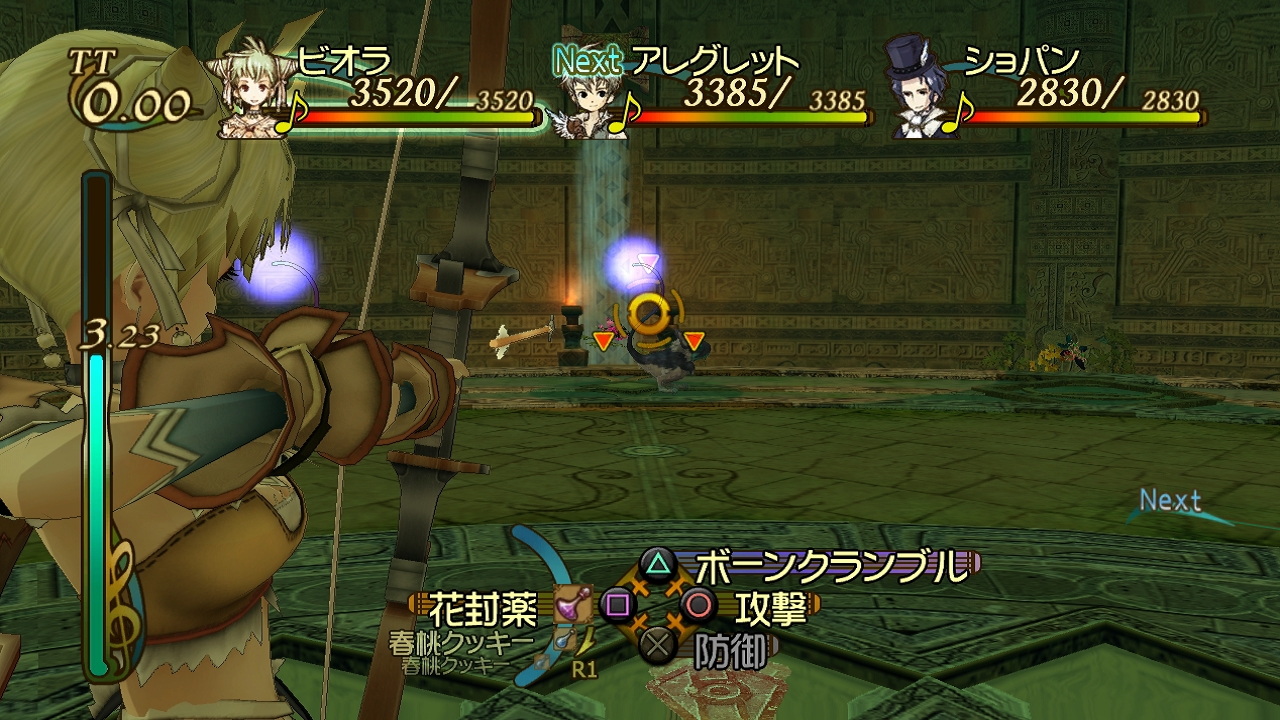The image size is (1280, 720).
Task: Choose the 防御 guard command
Action: pos(731,651)
